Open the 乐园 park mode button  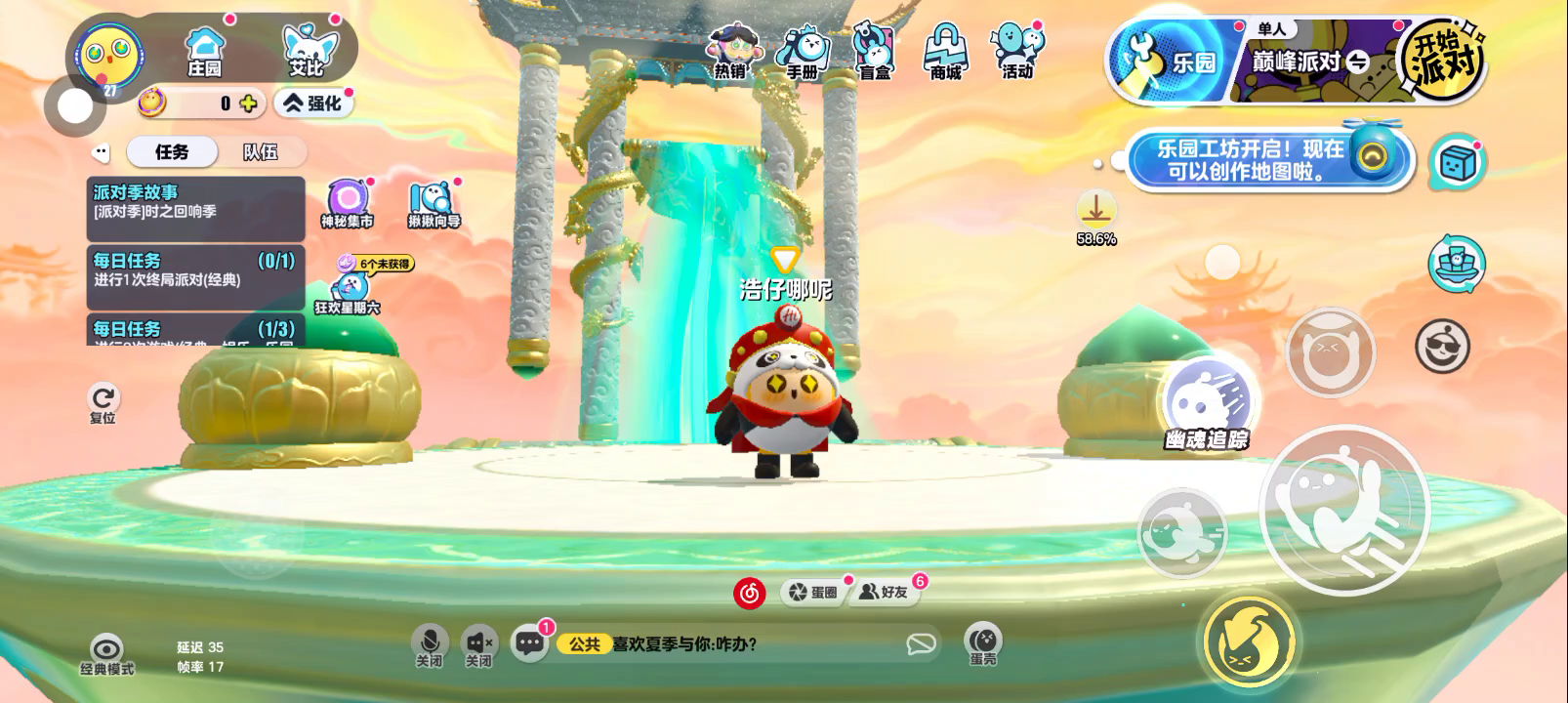click(1167, 62)
